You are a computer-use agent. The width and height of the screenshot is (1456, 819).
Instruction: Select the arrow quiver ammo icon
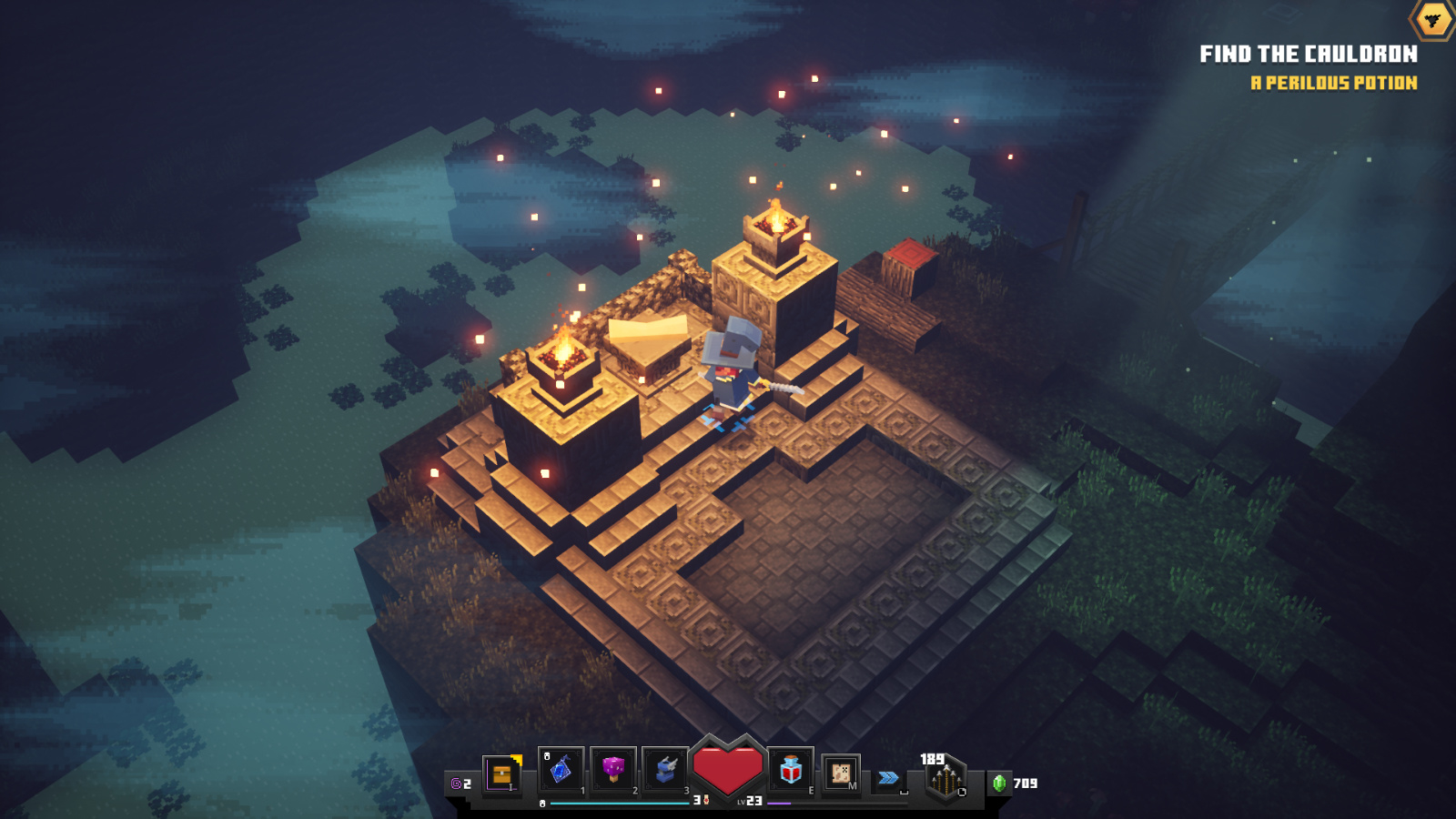tap(945, 780)
